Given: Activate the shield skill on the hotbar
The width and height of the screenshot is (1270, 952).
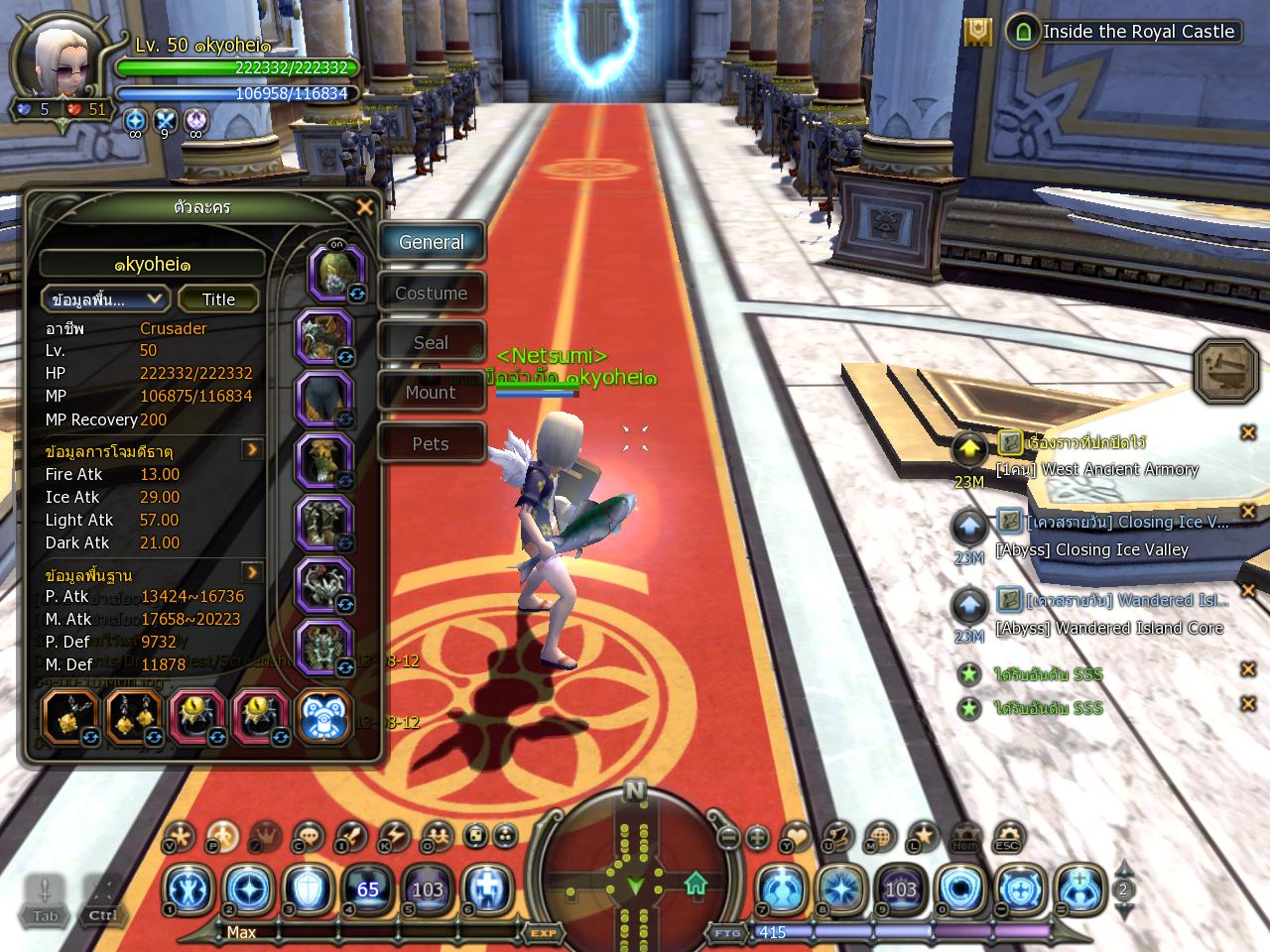Looking at the screenshot, I should (308, 889).
